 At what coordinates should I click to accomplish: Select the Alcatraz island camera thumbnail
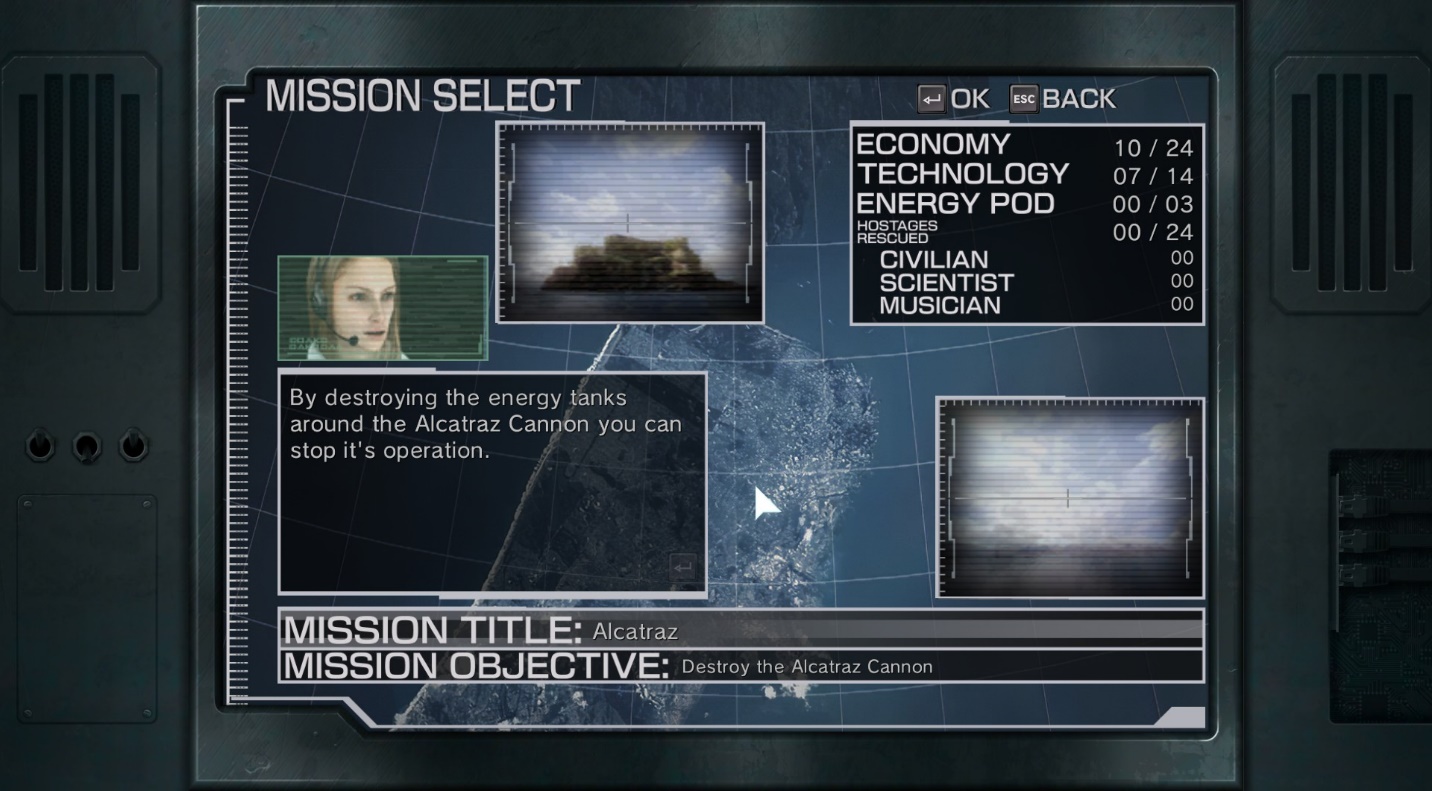[x=630, y=223]
